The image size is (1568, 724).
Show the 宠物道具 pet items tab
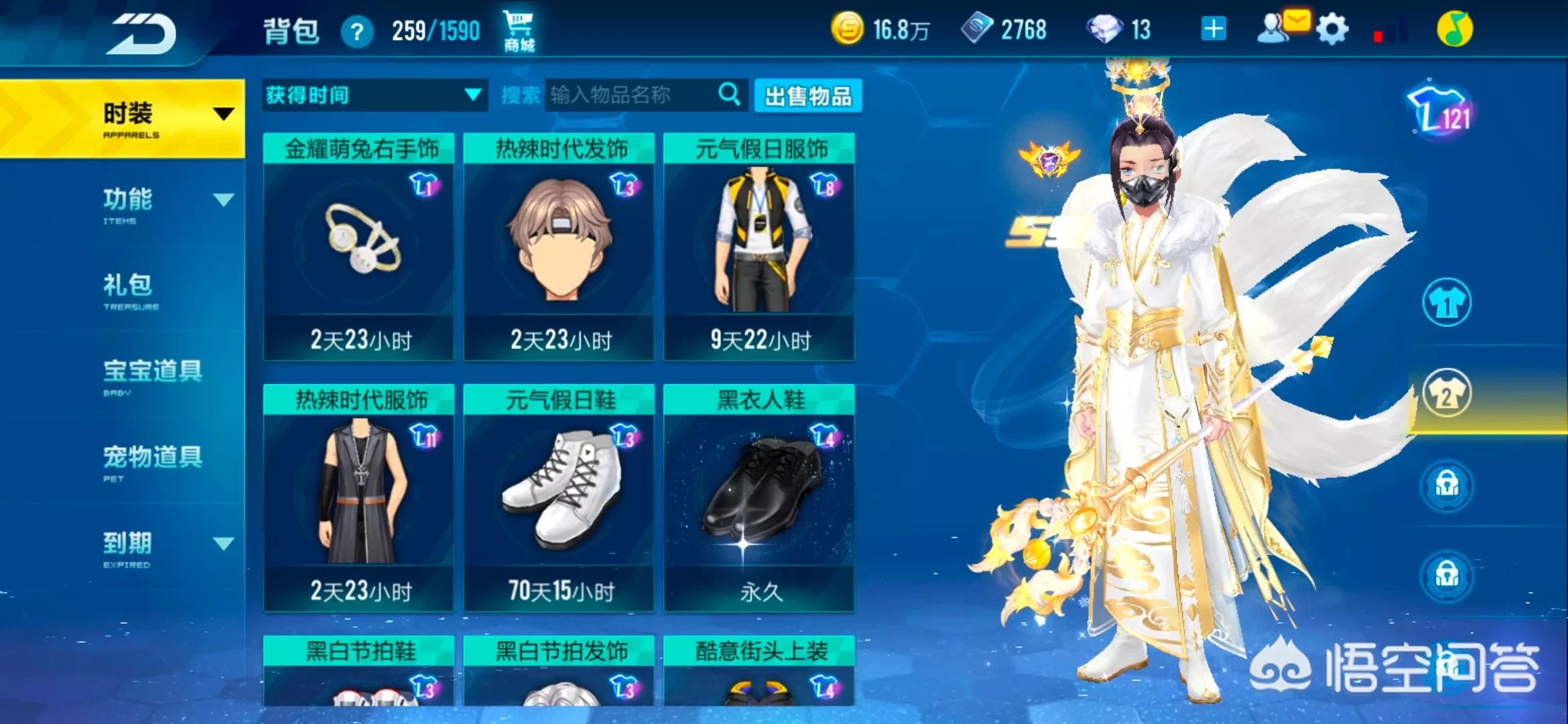[x=152, y=461]
